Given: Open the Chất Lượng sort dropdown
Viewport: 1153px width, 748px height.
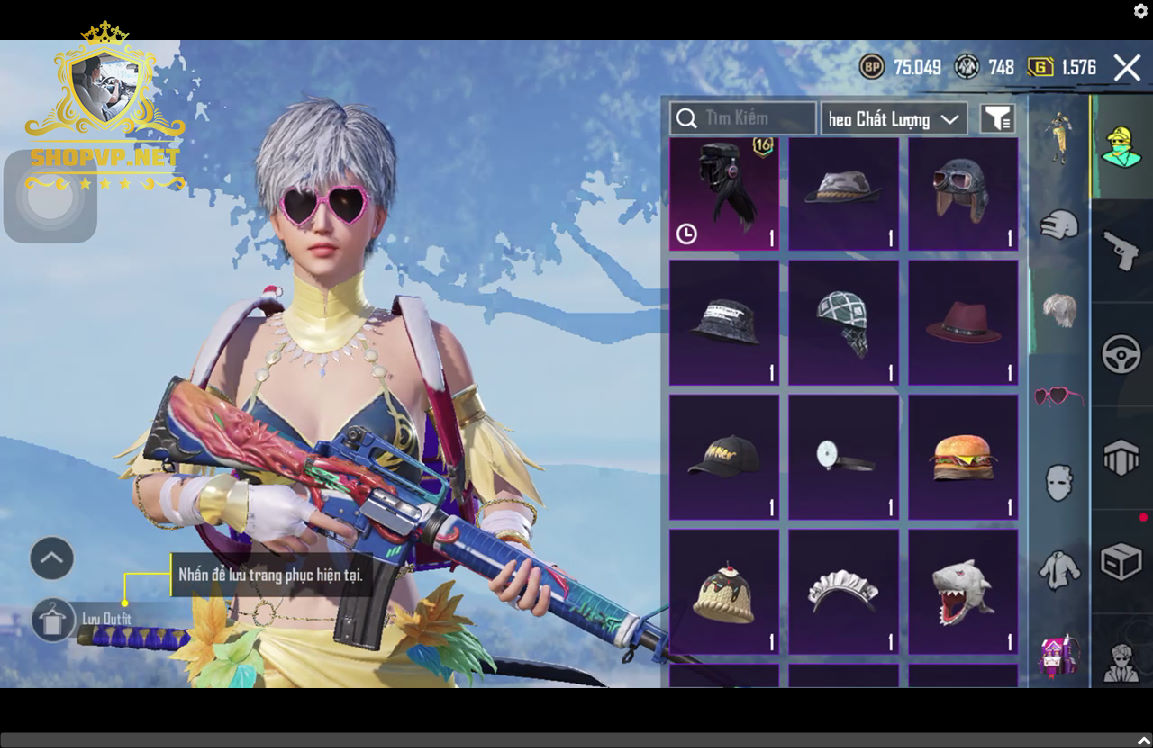Looking at the screenshot, I should (x=894, y=119).
